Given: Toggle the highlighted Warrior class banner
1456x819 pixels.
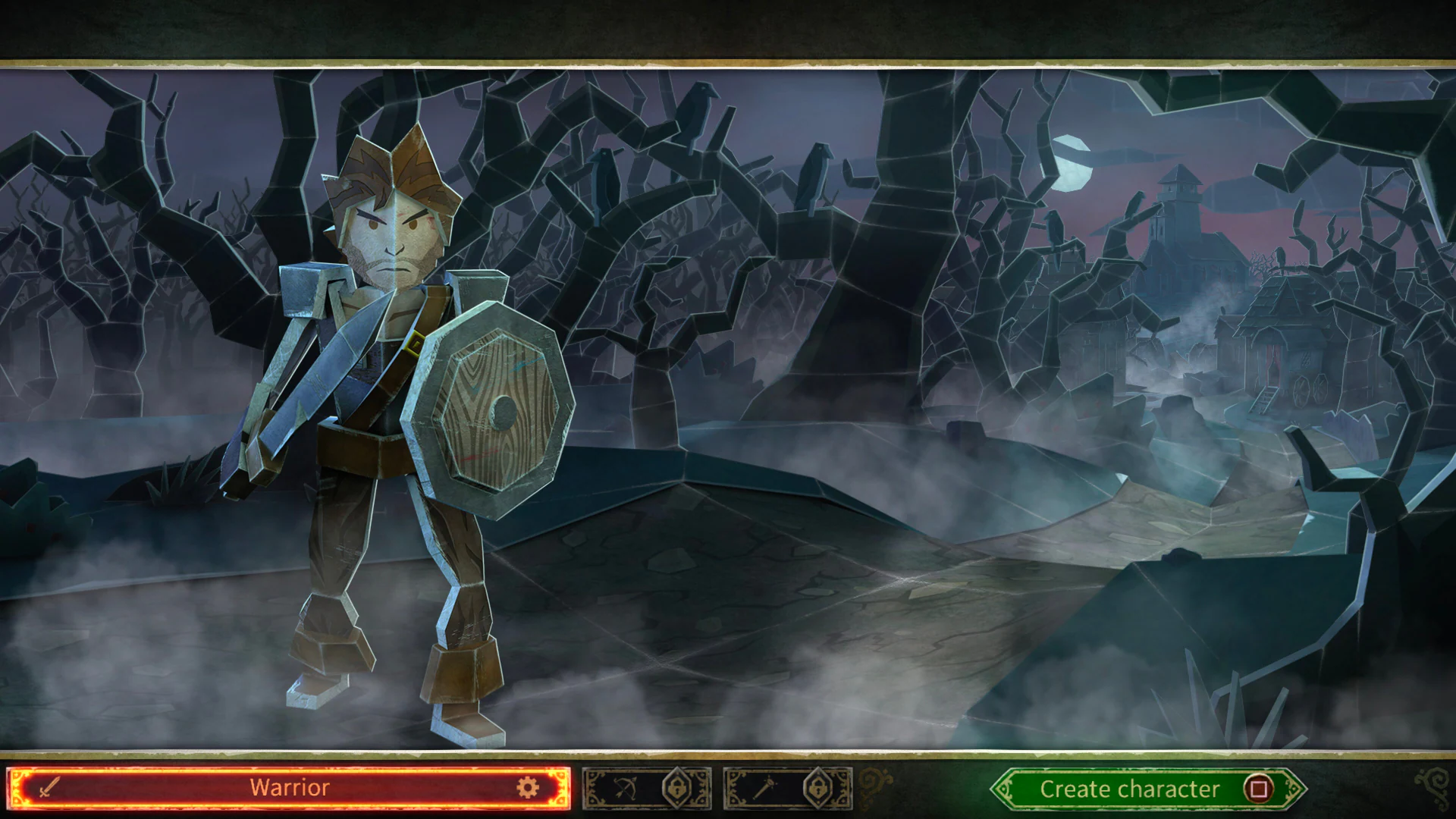Looking at the screenshot, I should click(x=288, y=788).
